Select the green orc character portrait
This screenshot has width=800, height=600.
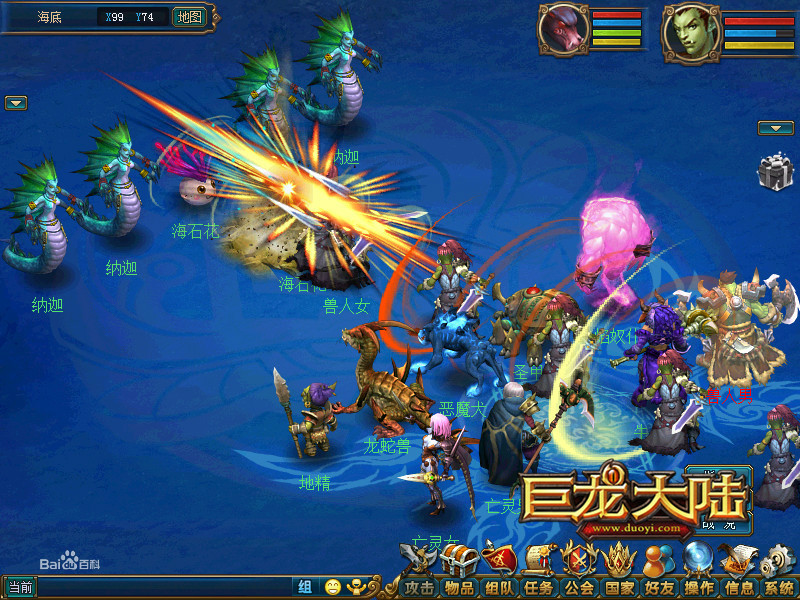pos(692,30)
